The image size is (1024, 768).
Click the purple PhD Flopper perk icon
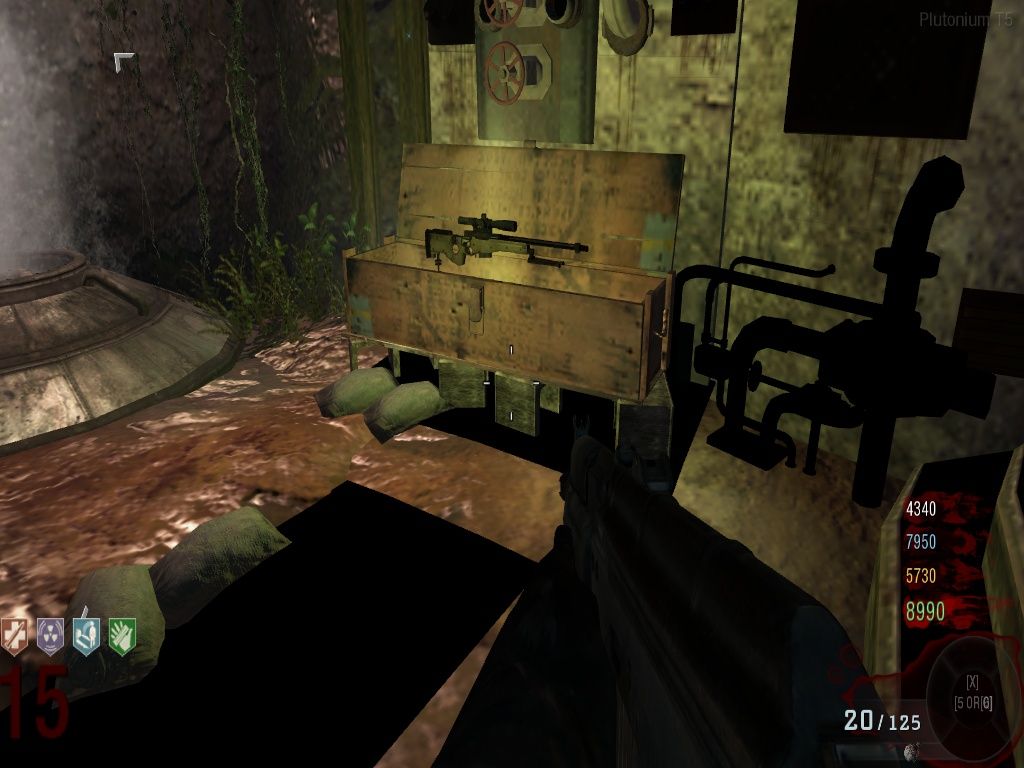pyautogui.click(x=50, y=636)
